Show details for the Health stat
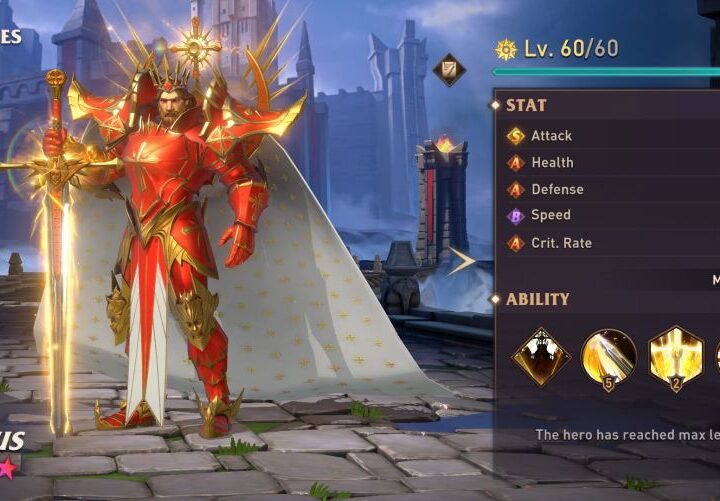 (x=551, y=162)
